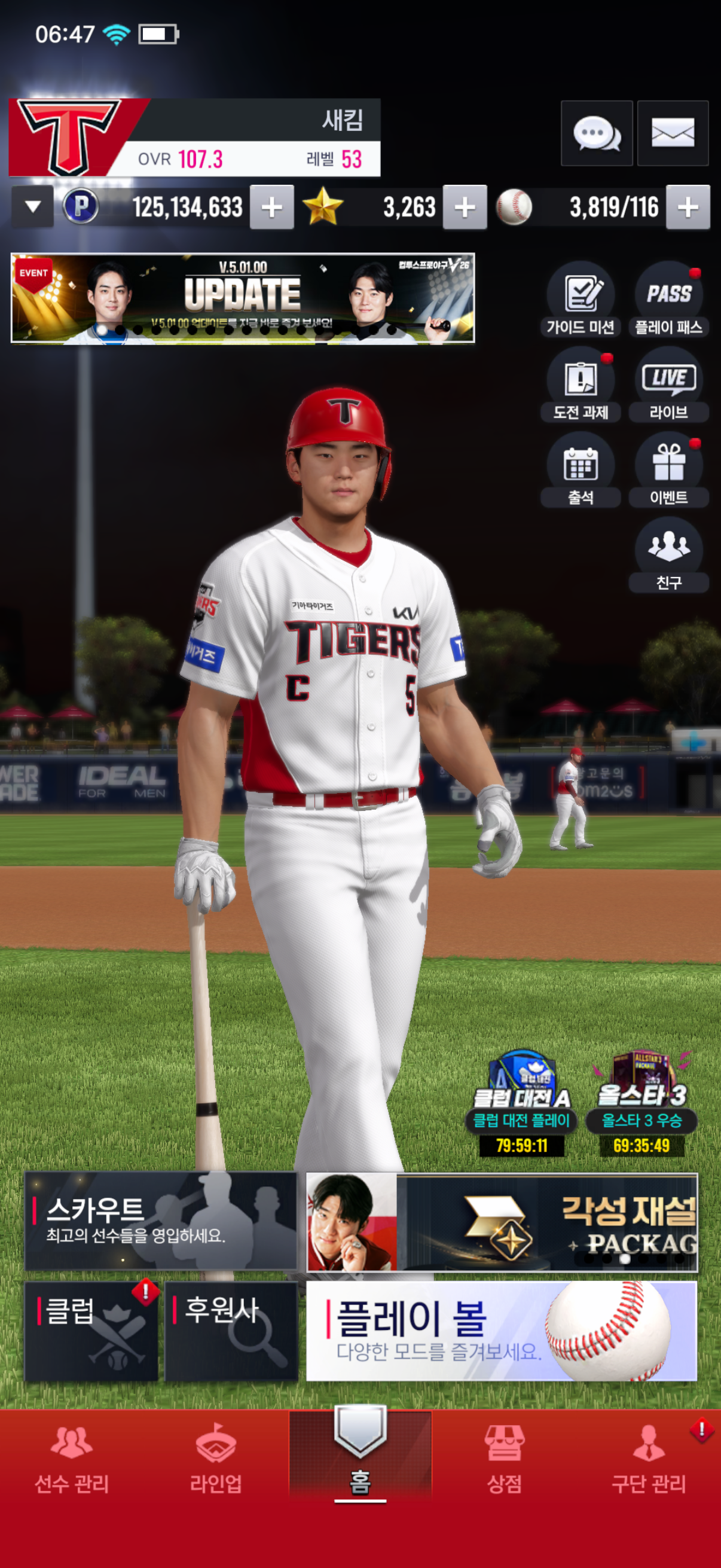Open the V.5.01.00 UPDATE event banner
The image size is (721, 1568).
pyautogui.click(x=243, y=298)
